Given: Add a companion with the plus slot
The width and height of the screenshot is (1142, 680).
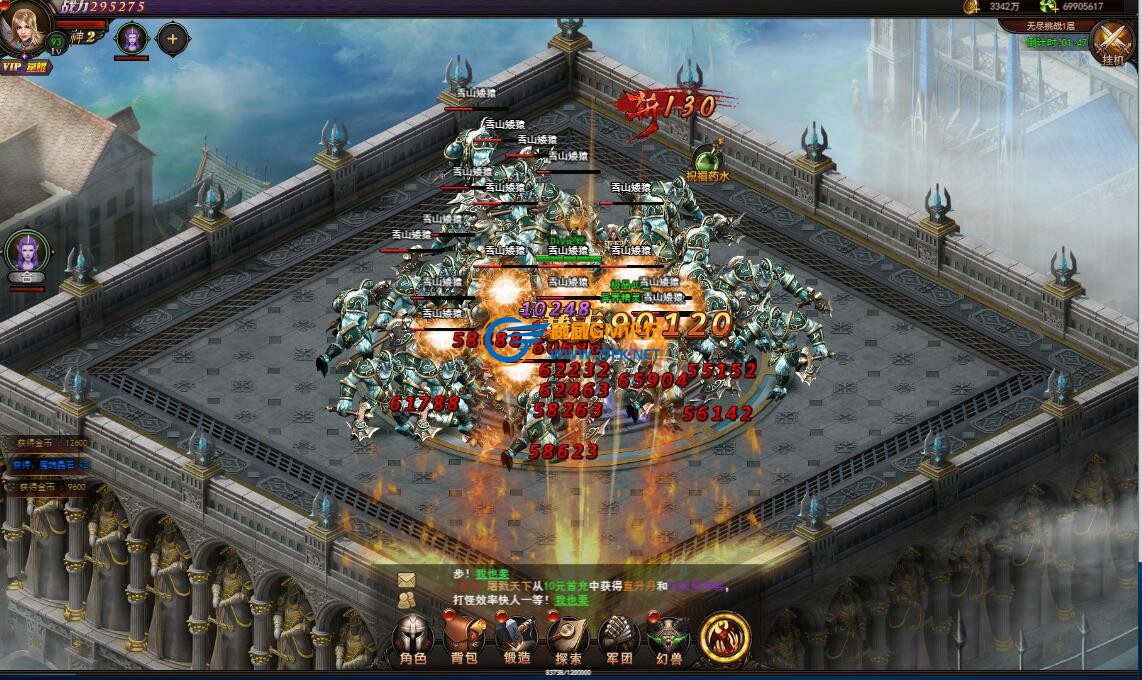Looking at the screenshot, I should tap(172, 39).
